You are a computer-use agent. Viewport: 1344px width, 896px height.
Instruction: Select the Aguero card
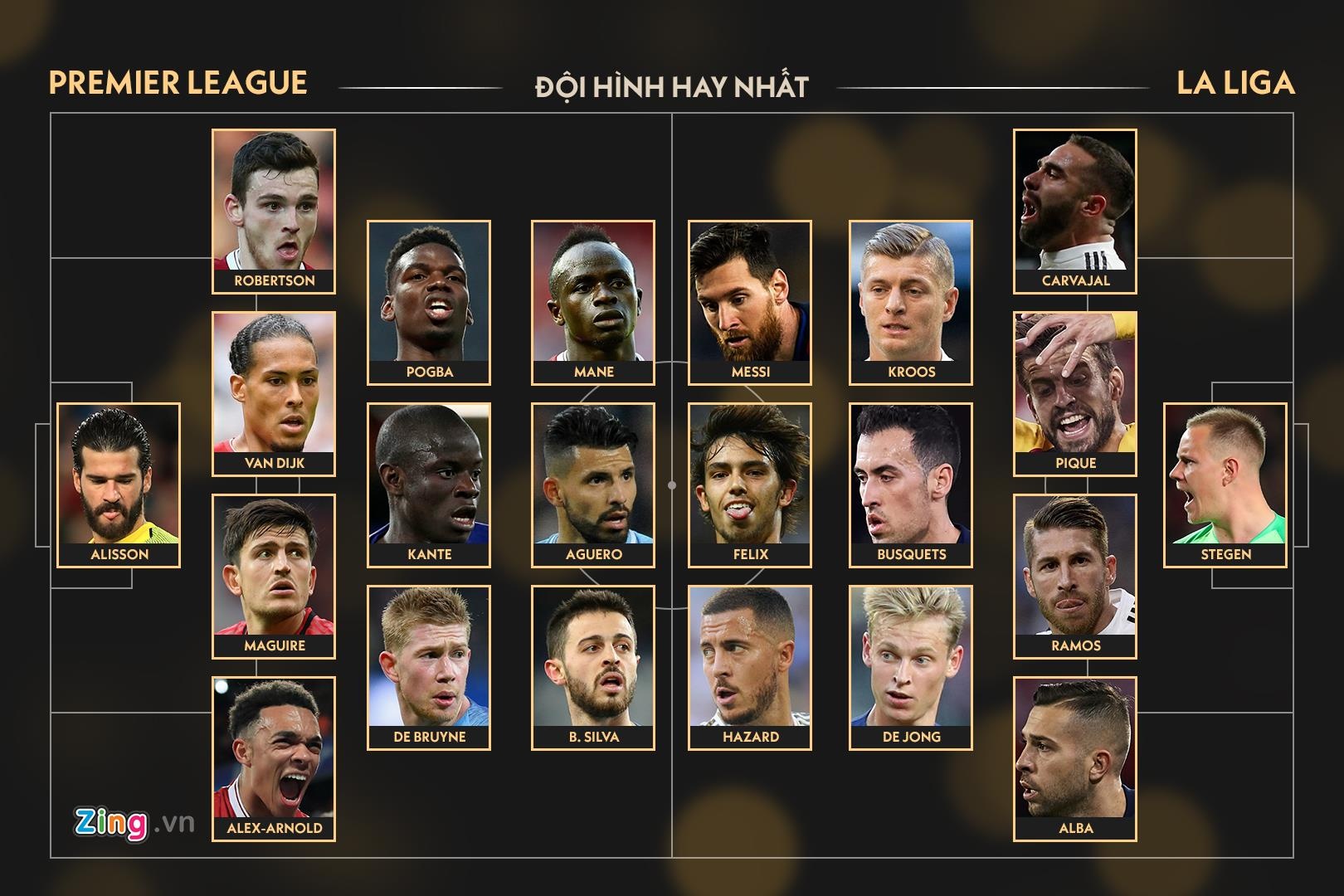click(x=593, y=485)
